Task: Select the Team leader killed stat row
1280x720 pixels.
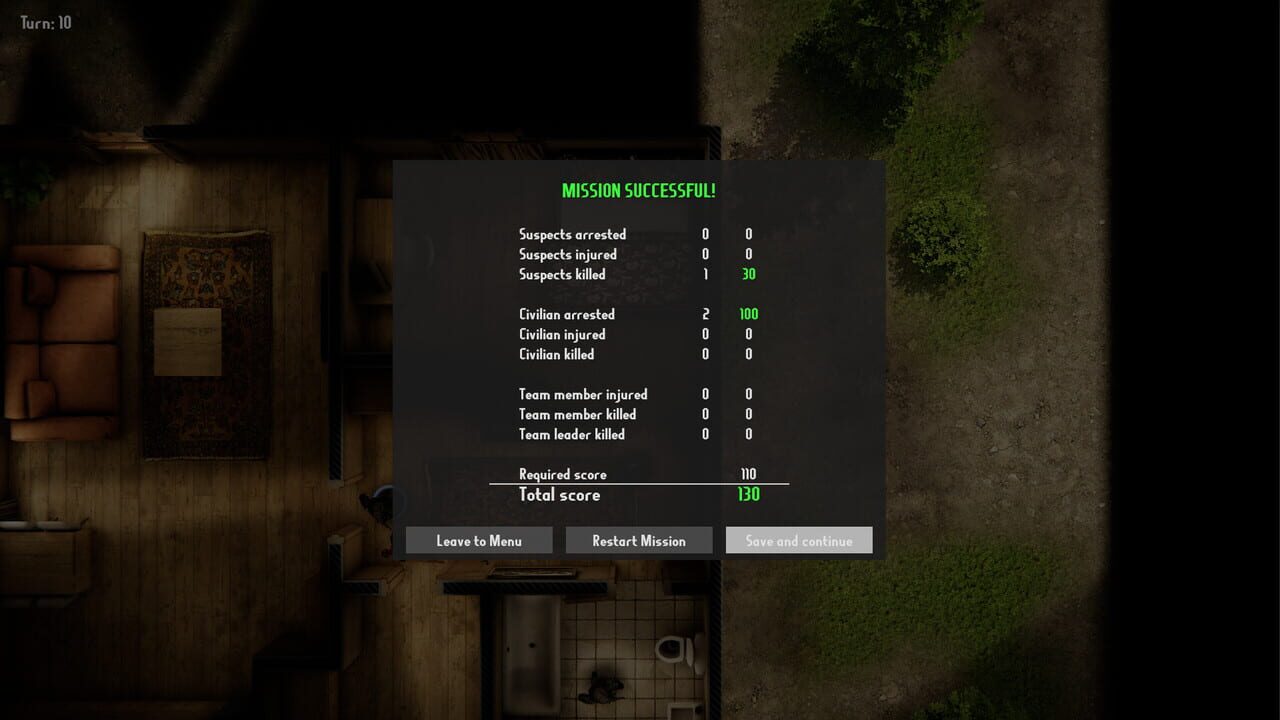Action: click(x=571, y=434)
